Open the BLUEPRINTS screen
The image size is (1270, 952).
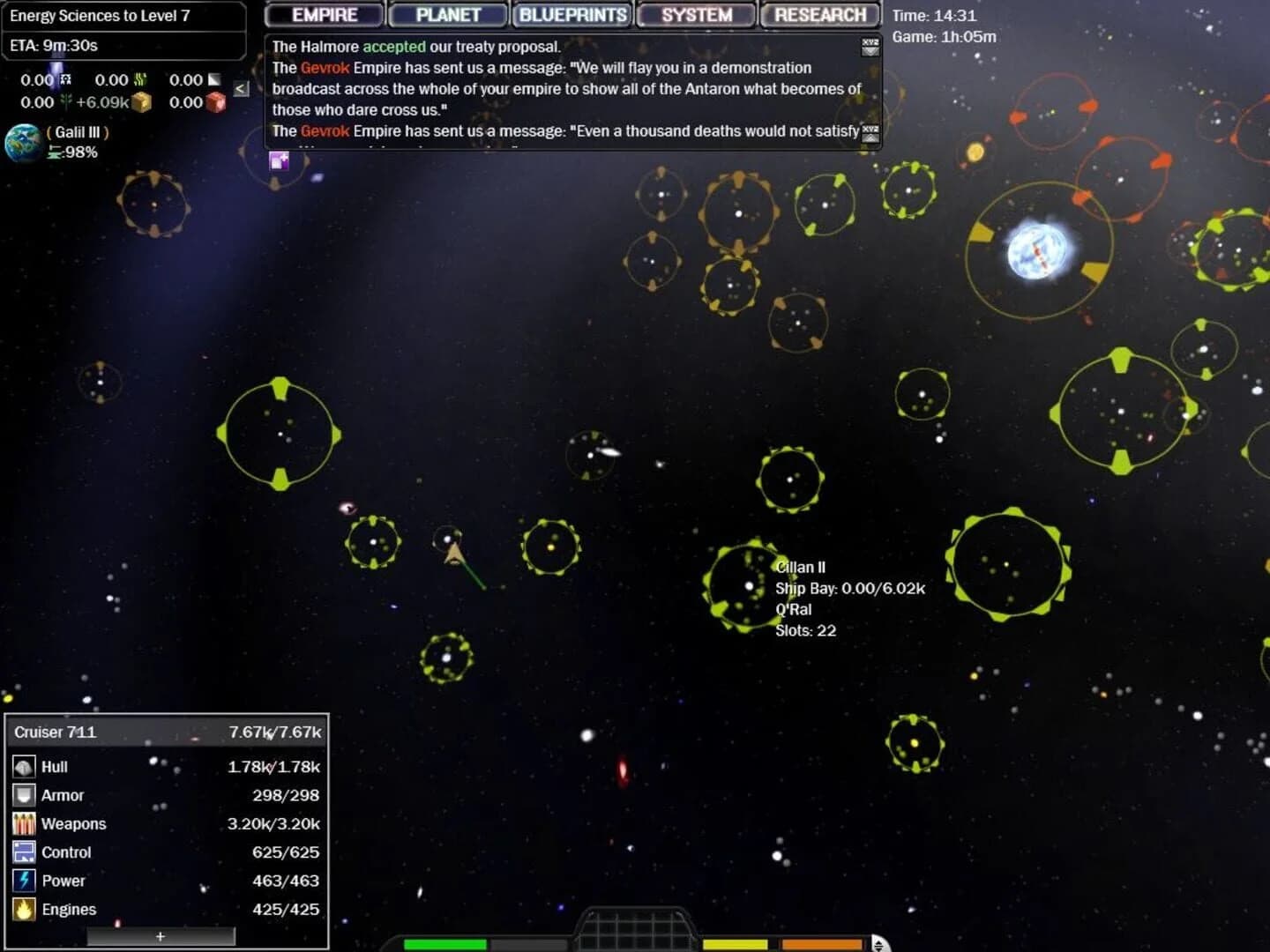pyautogui.click(x=571, y=14)
